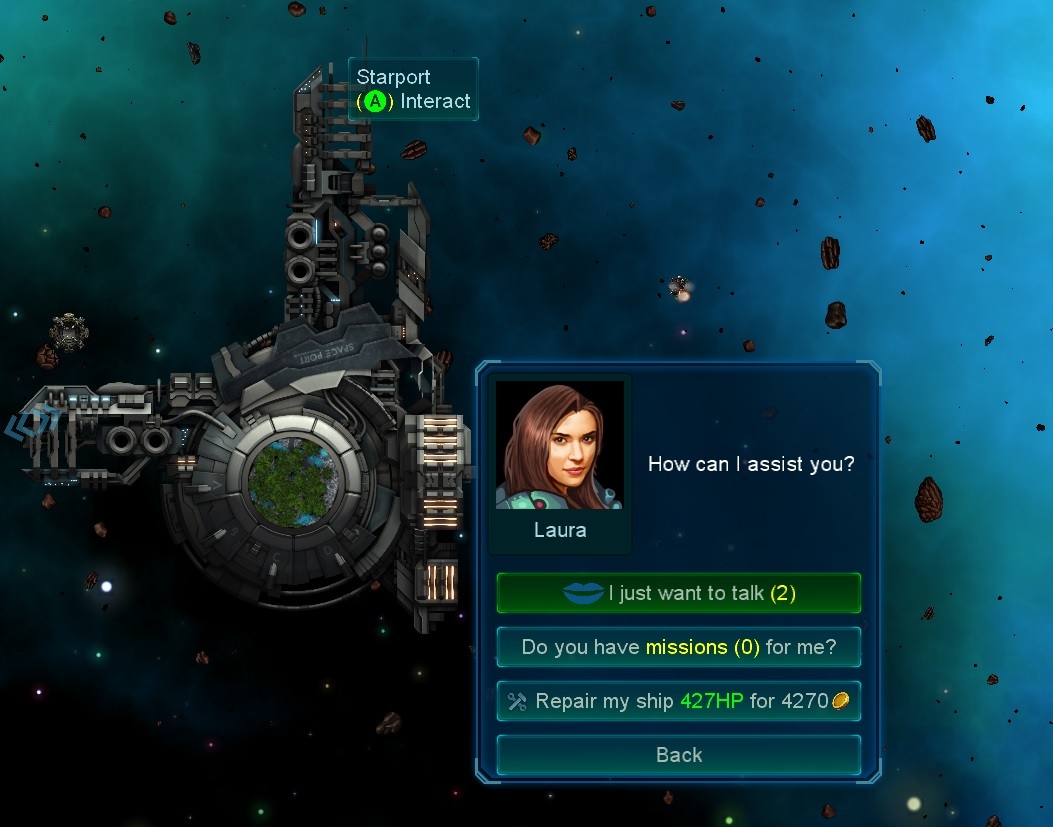Click the Back button in dialogue
Viewport: 1053px width, 827px height.
tap(678, 755)
